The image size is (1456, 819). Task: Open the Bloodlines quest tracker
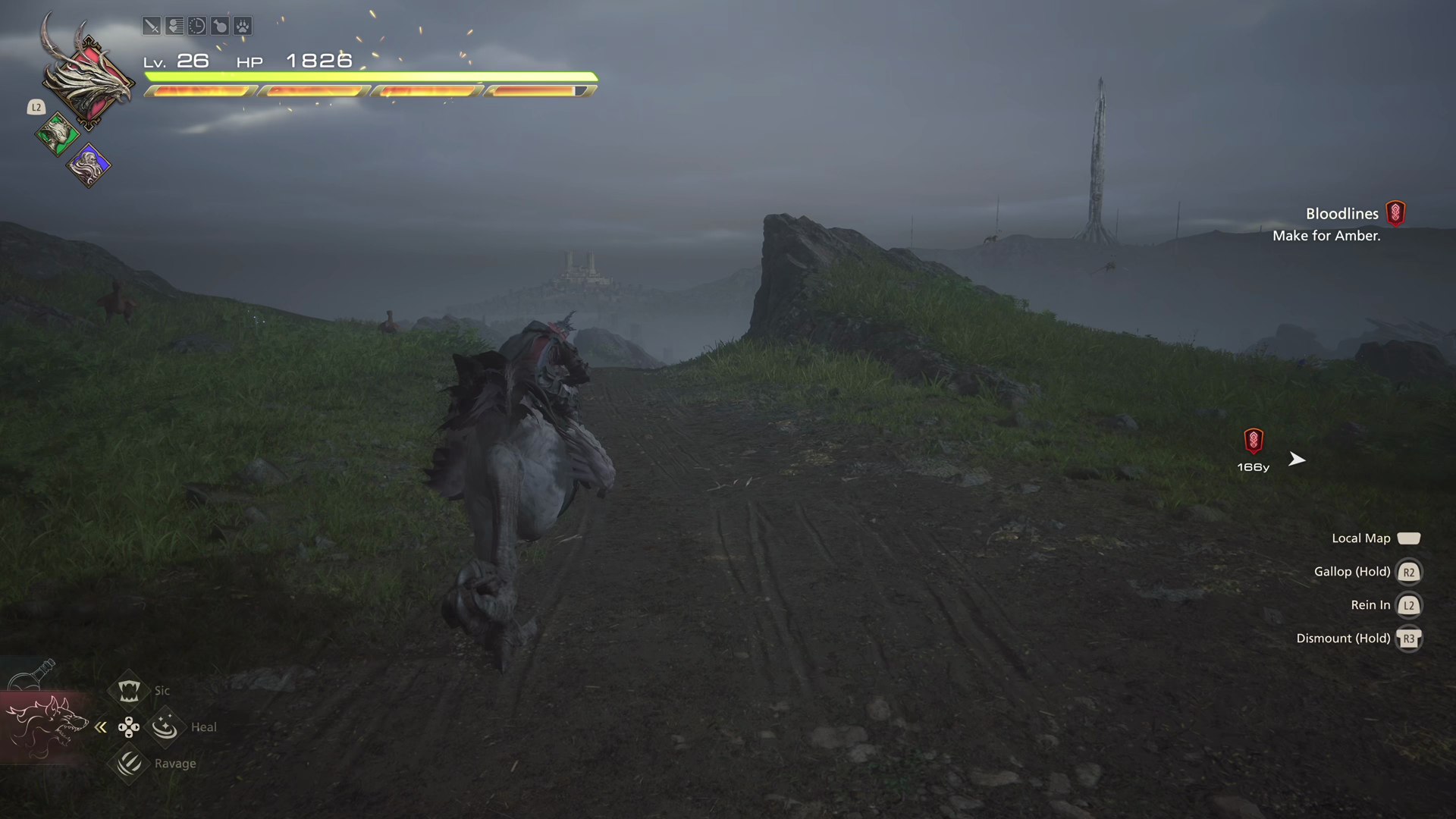pyautogui.click(x=1341, y=215)
